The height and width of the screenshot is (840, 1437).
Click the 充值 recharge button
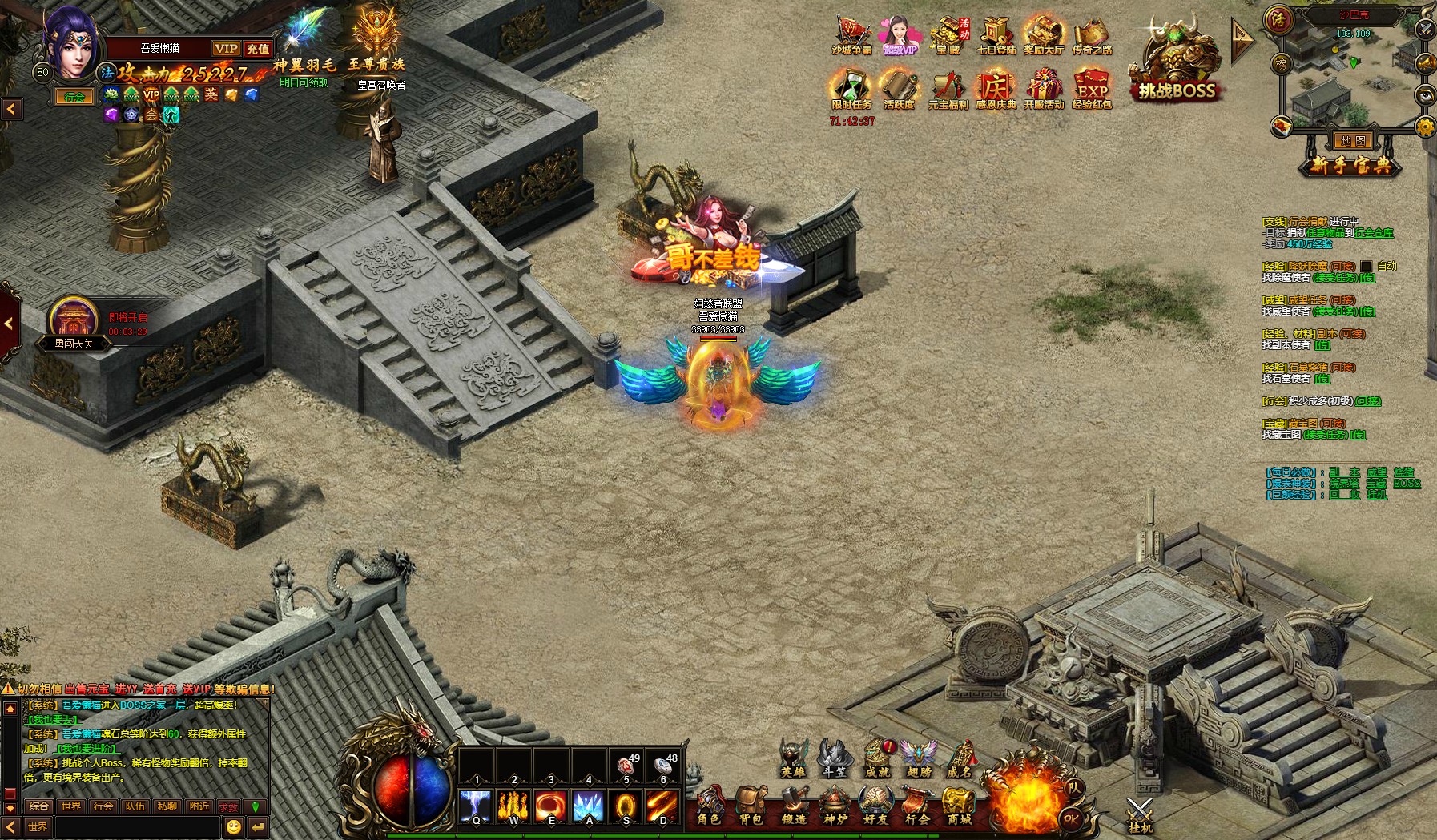tap(258, 49)
